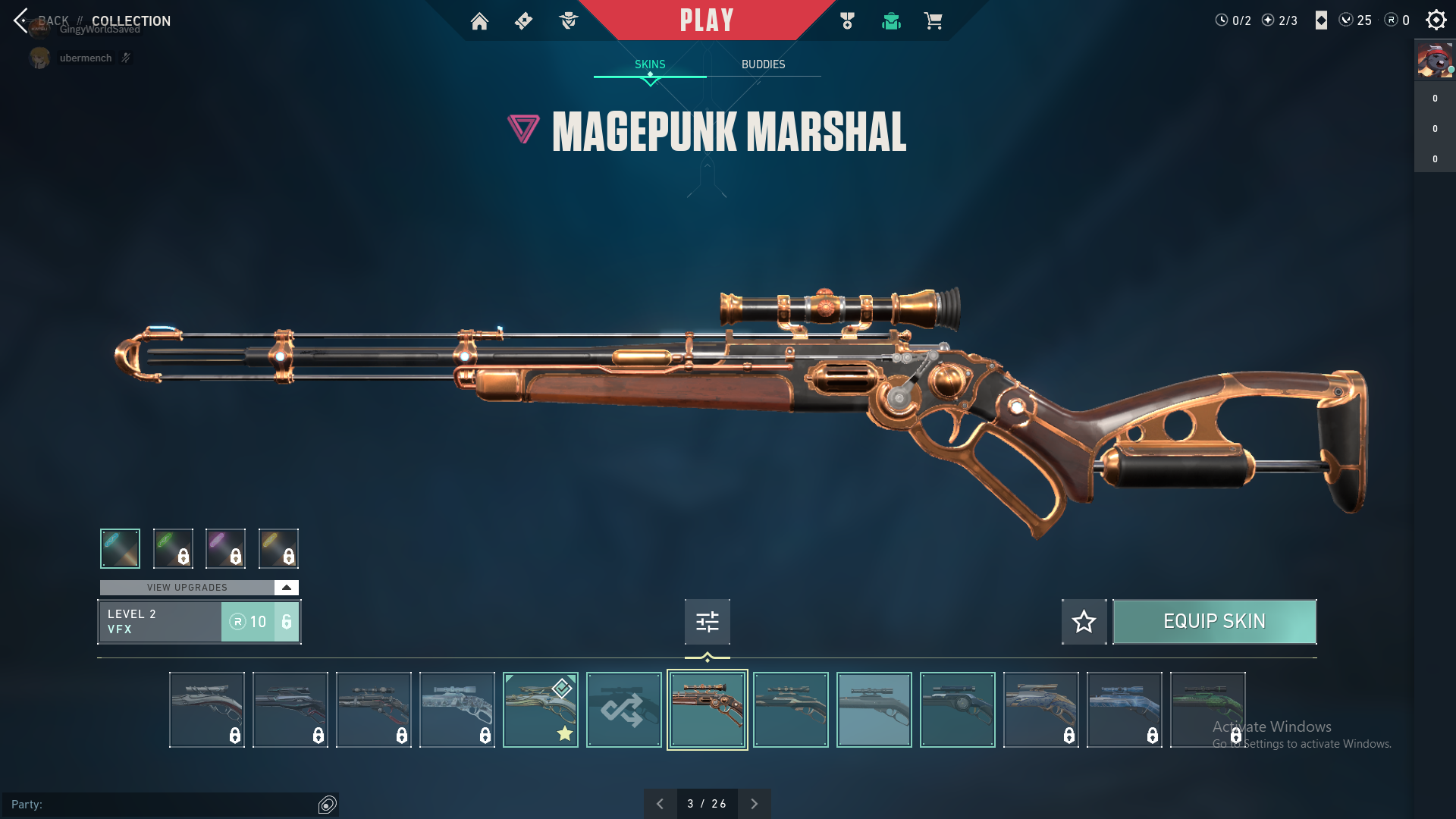Image resolution: width=1456 pixels, height=819 pixels.
Task: Select the random skin shuffle tile
Action: tap(623, 710)
